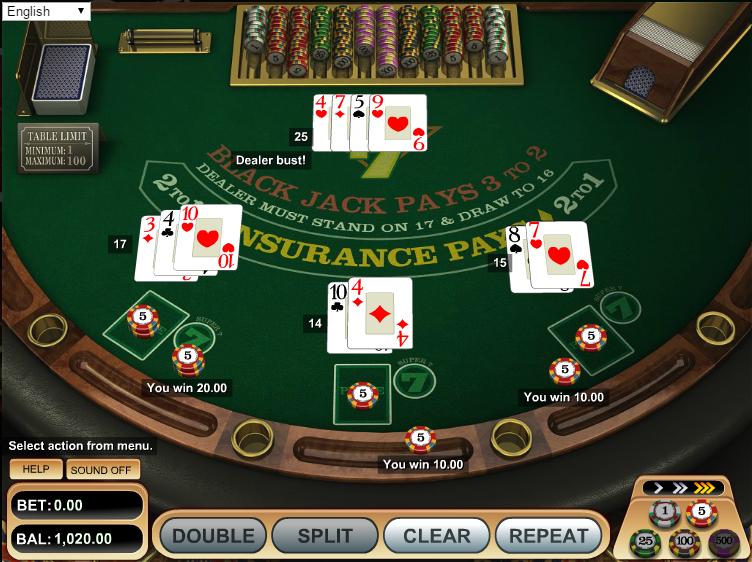Screen dimensions: 752x562
Task: Repeat the last bet with REPEAT
Action: pos(549,536)
